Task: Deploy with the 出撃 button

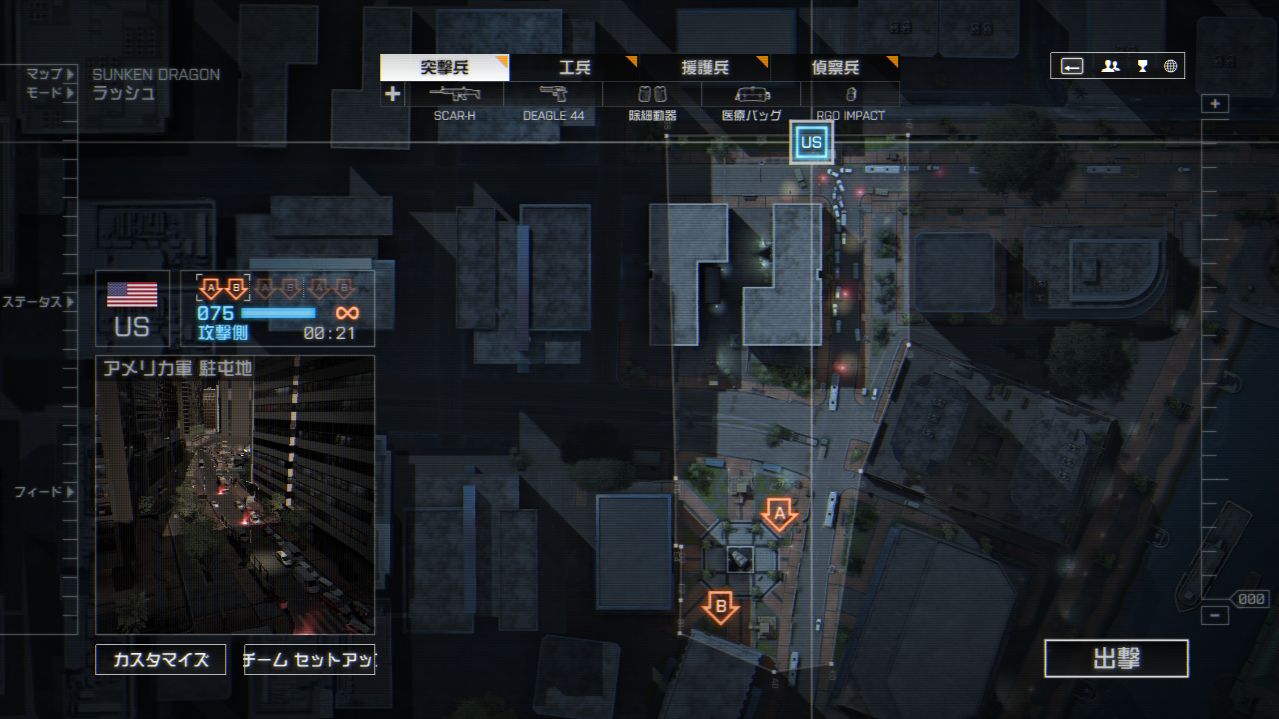Action: point(1116,659)
